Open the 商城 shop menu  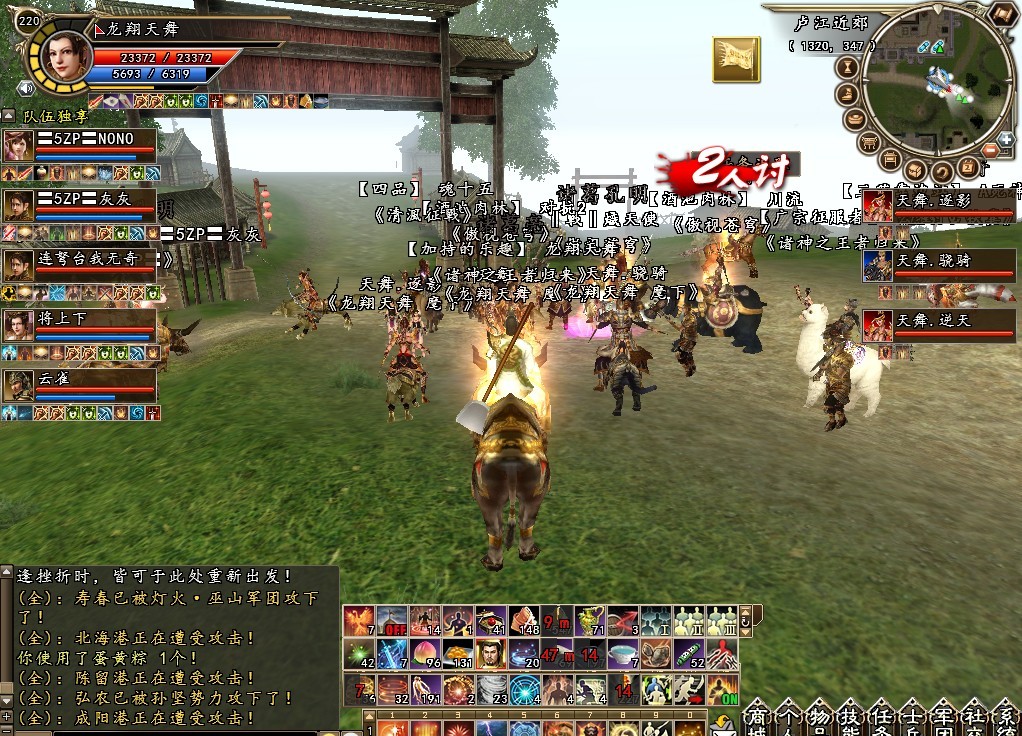tap(757, 719)
